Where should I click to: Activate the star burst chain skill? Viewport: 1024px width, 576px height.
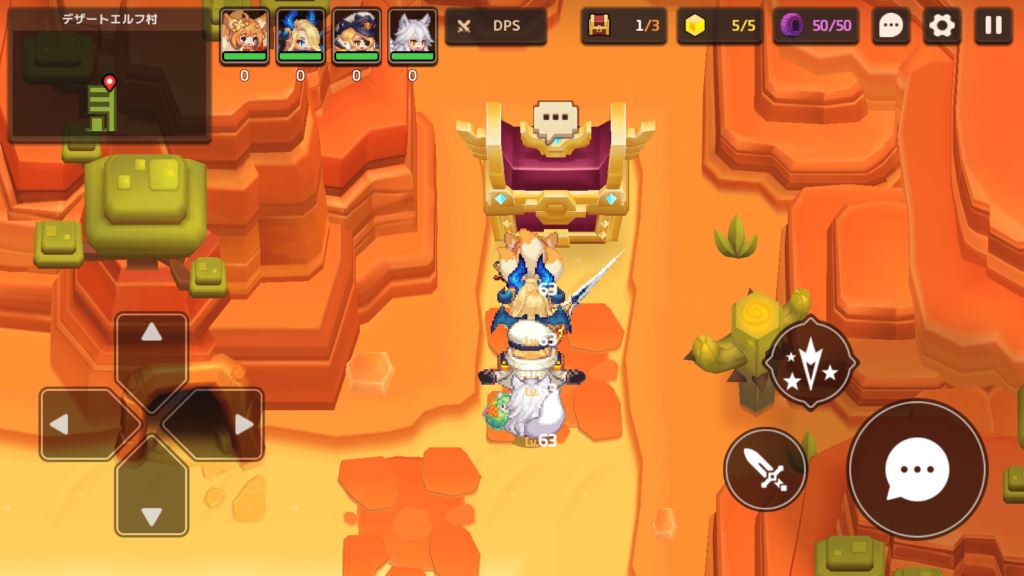pos(810,363)
